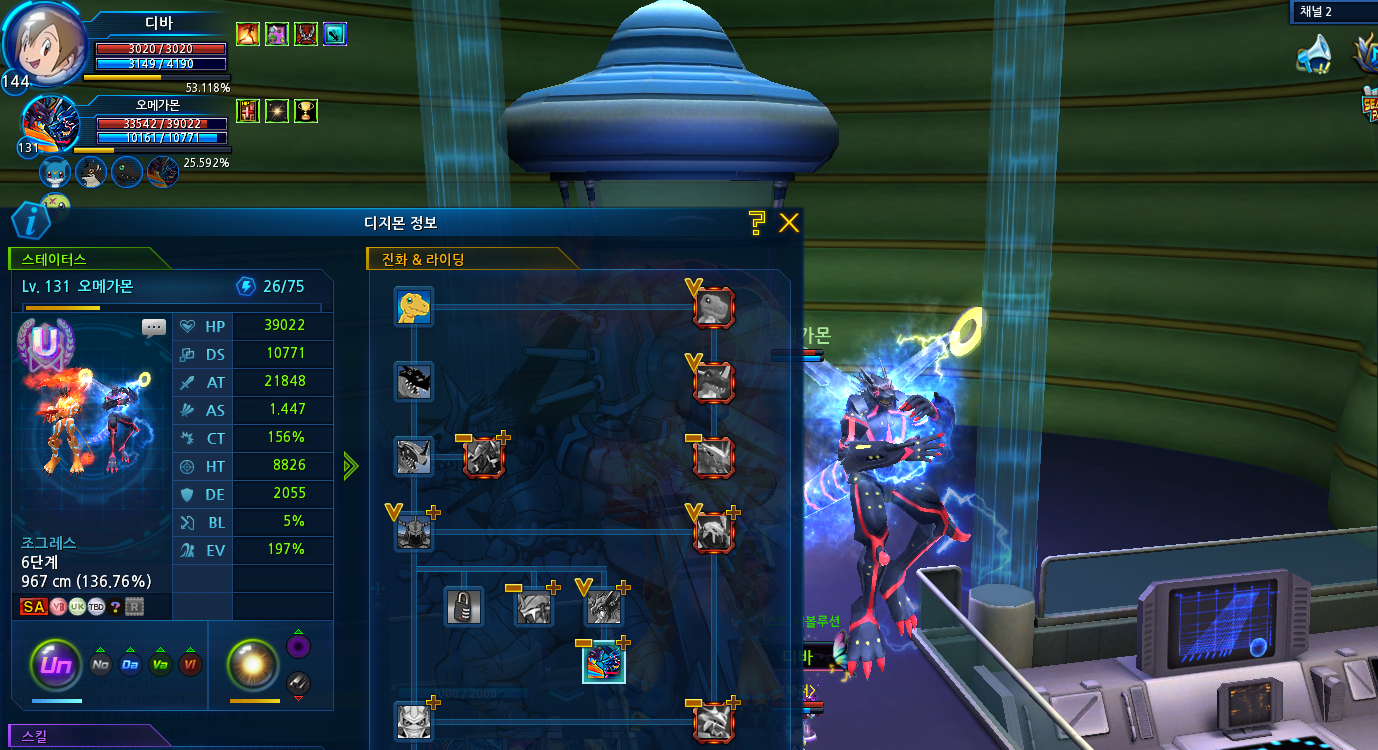Select the purple Un attribute orb
This screenshot has height=750, width=1378.
(x=55, y=664)
